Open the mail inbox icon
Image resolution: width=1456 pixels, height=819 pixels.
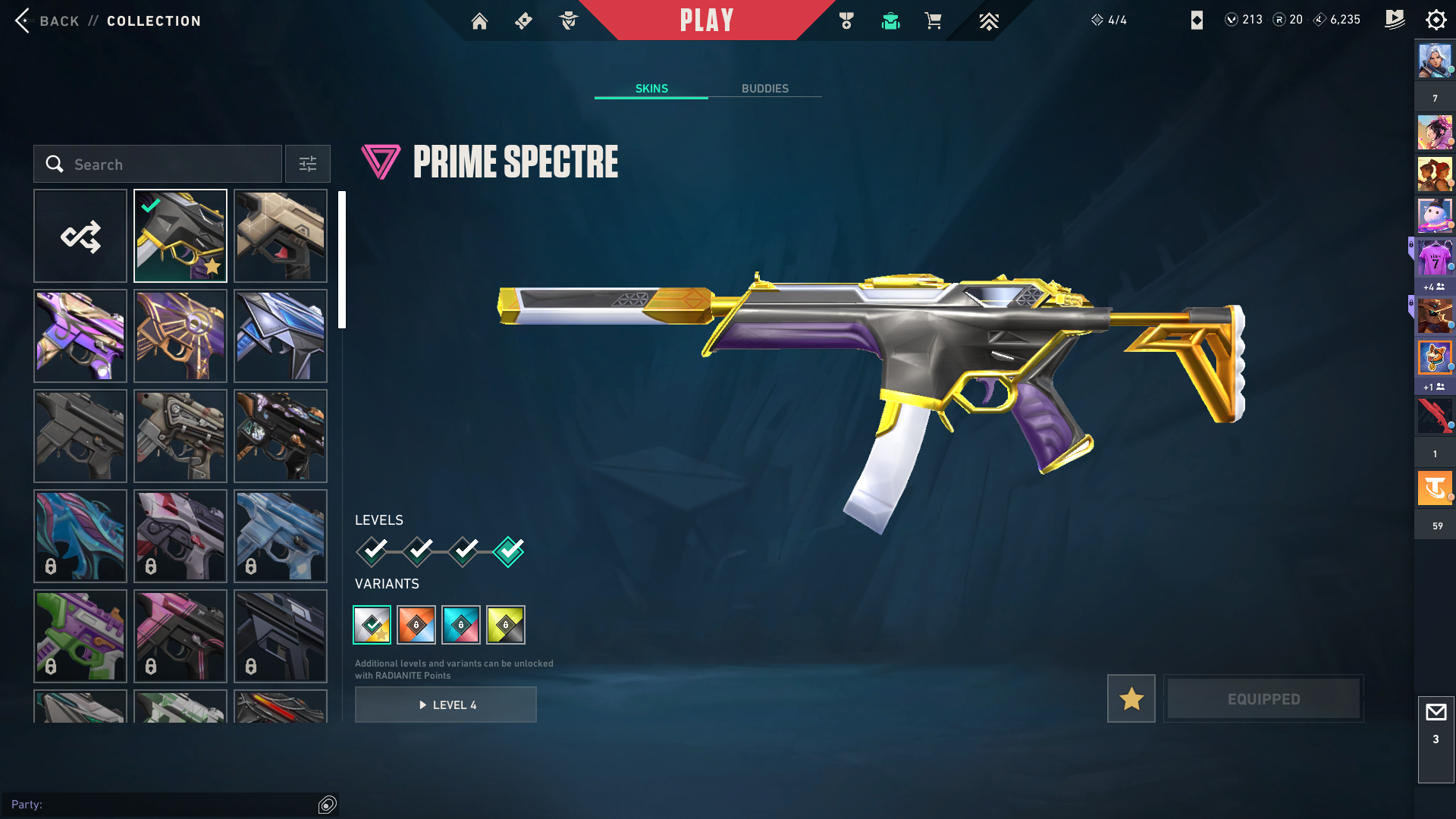tap(1436, 713)
